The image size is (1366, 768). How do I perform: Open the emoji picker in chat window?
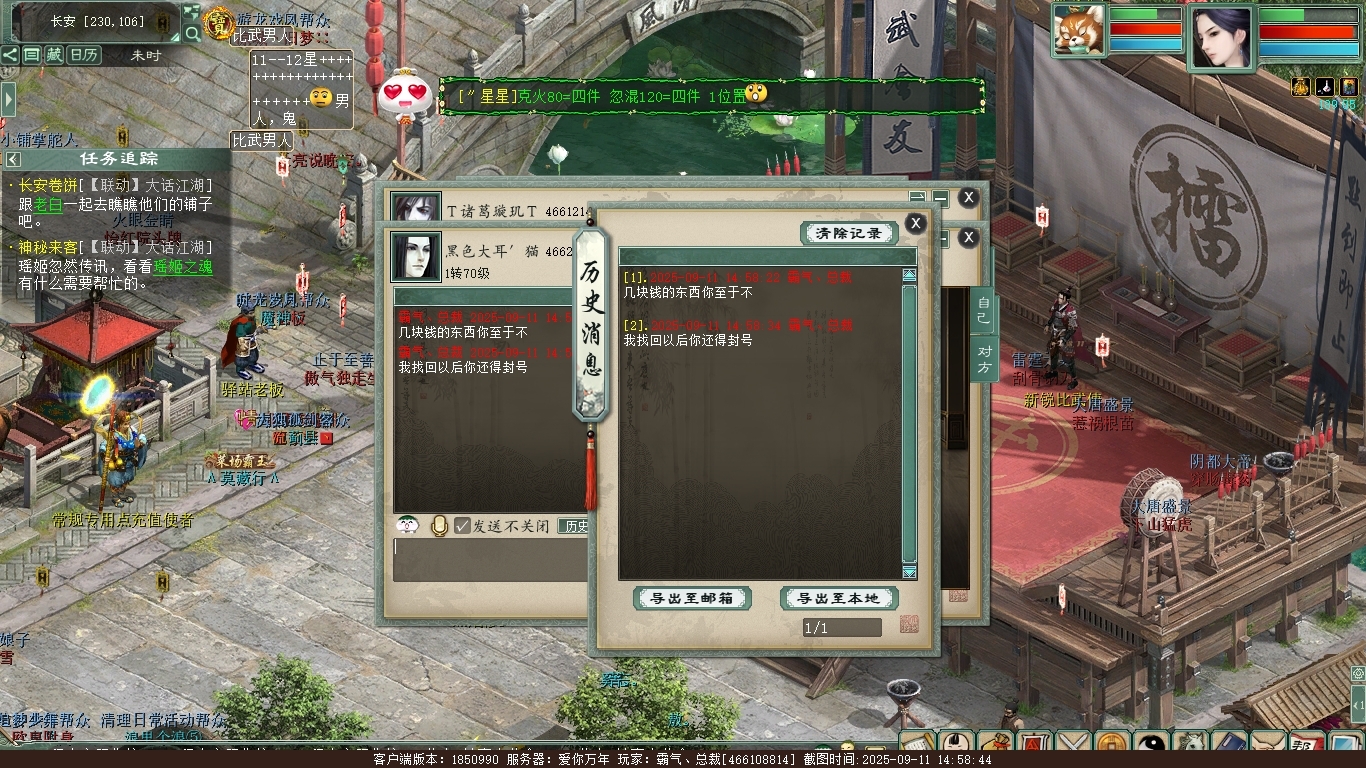[407, 525]
